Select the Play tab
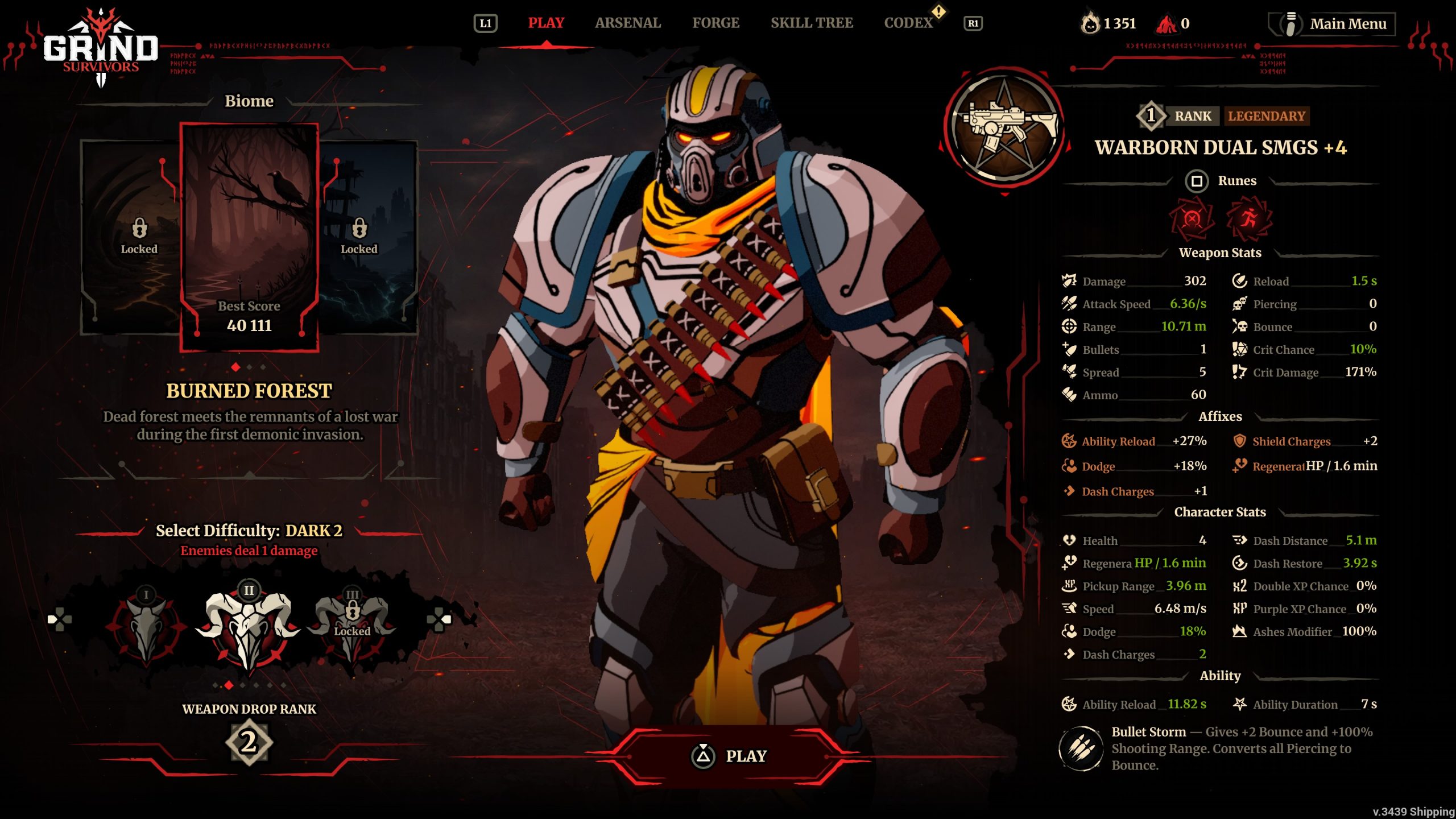Image resolution: width=1456 pixels, height=819 pixels. pyautogui.click(x=546, y=23)
